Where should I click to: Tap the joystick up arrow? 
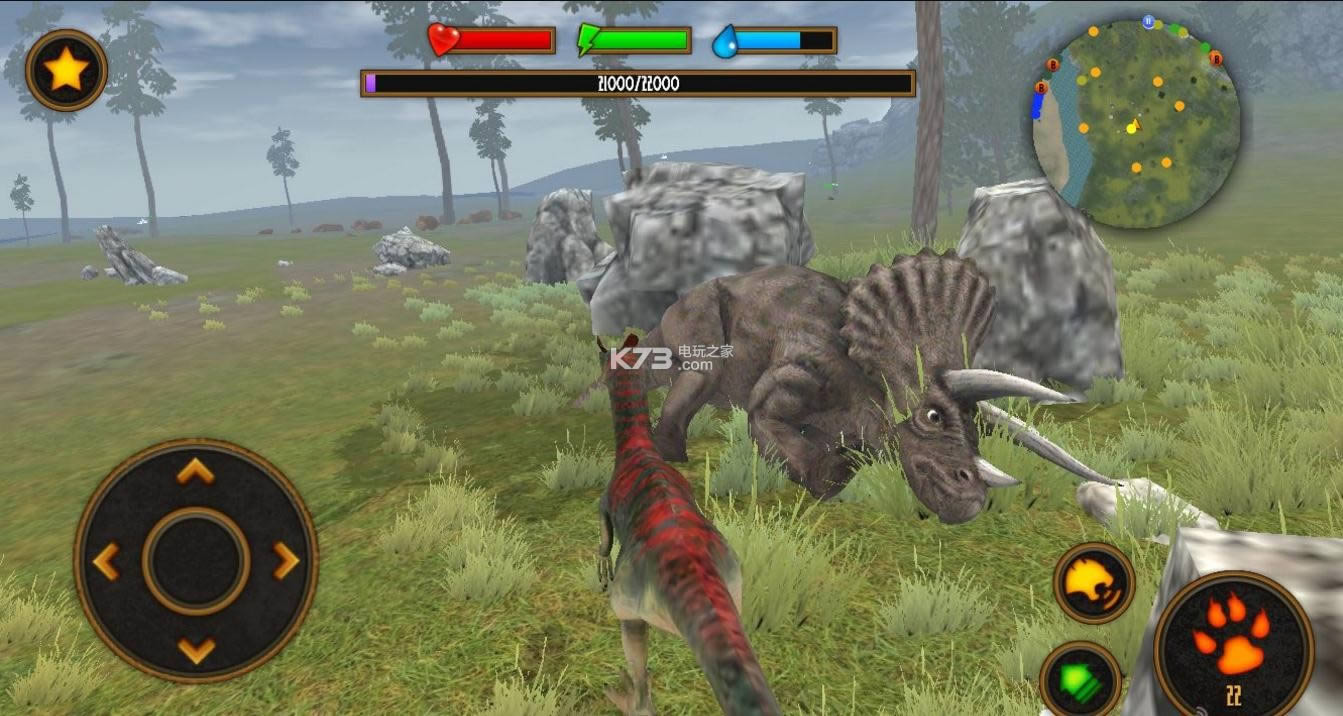[196, 472]
